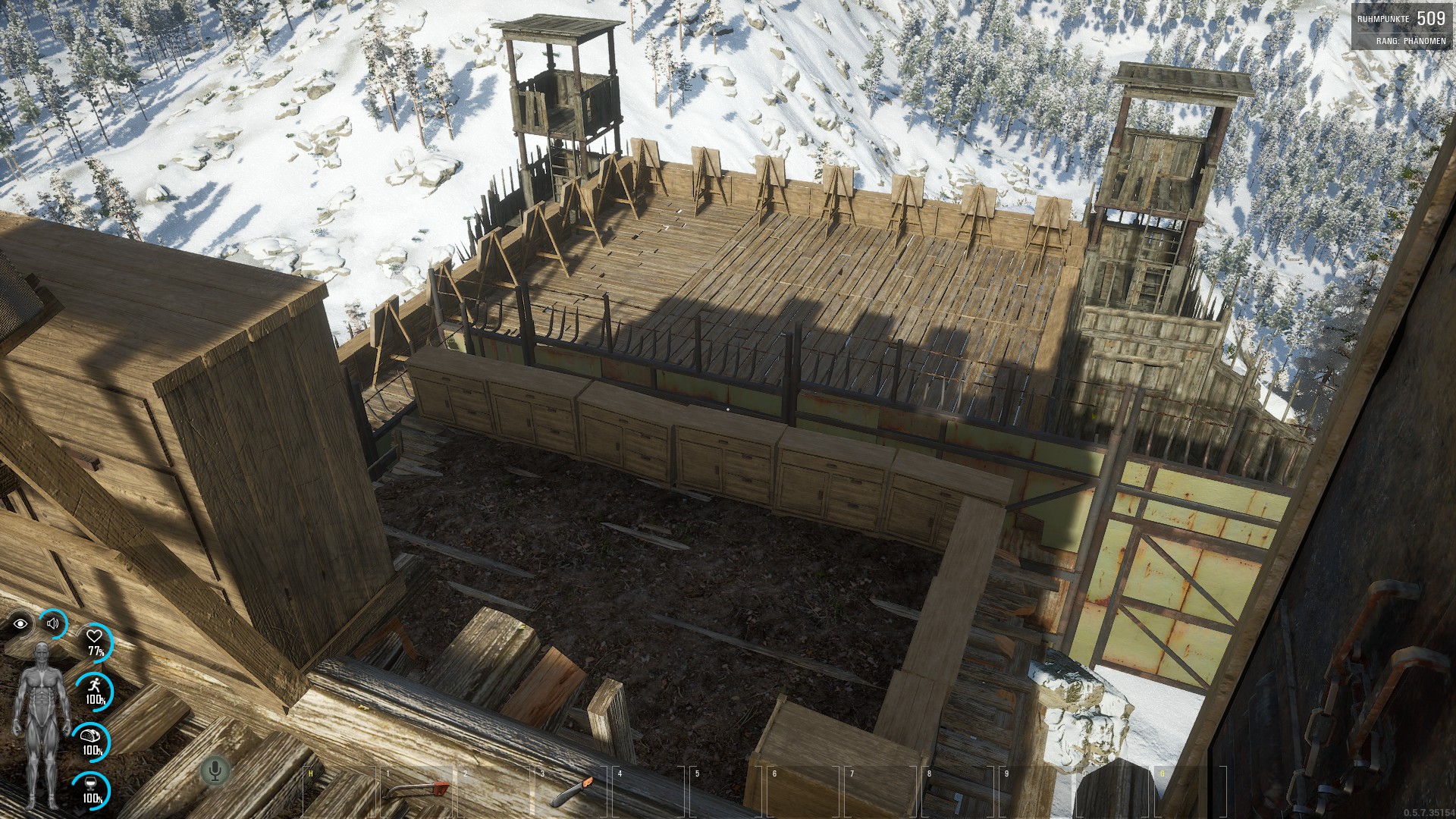Click the eye visibility indicator icon
This screenshot has width=1456, height=819.
[x=20, y=624]
